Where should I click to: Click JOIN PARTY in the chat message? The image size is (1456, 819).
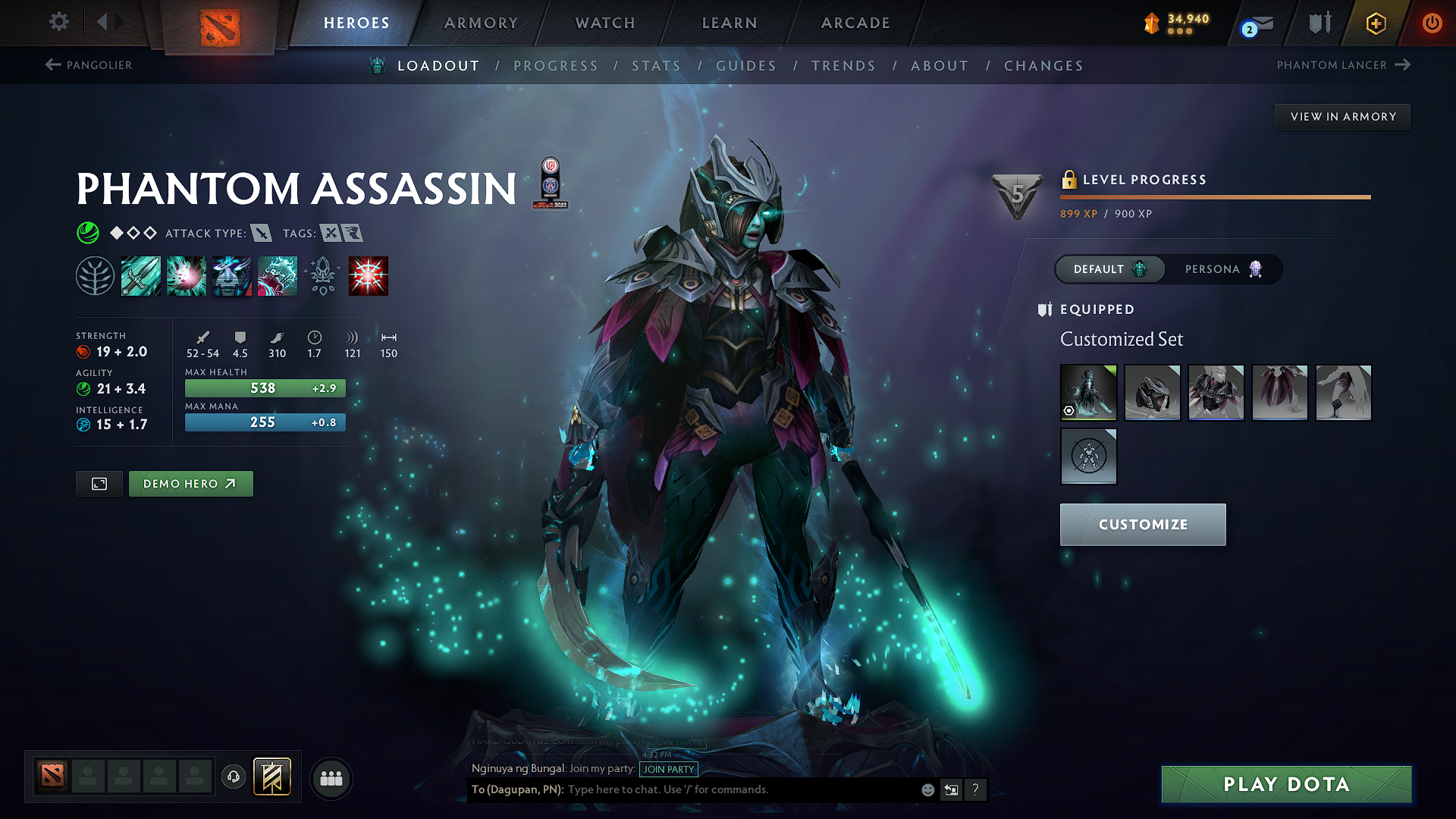(x=669, y=770)
